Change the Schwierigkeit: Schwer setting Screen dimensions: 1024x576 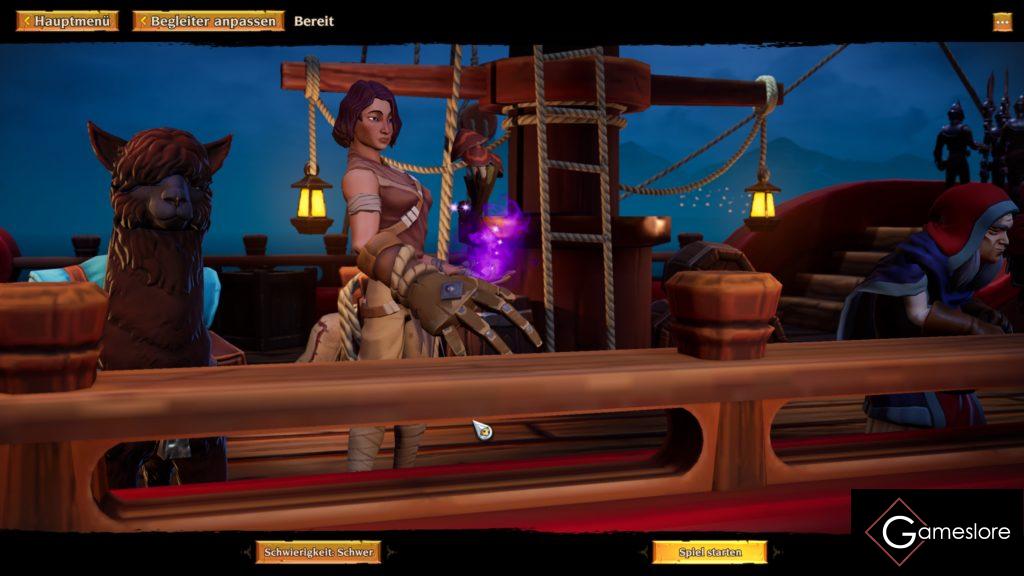(x=318, y=552)
